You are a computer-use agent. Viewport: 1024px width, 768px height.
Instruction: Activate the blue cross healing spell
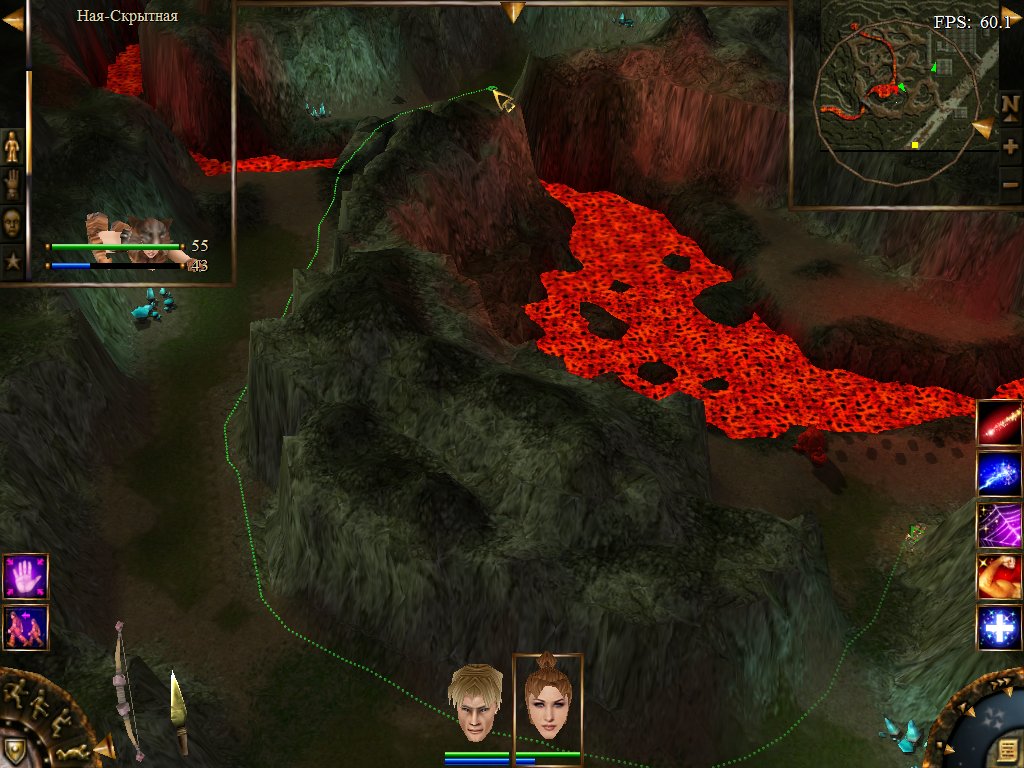point(999,628)
